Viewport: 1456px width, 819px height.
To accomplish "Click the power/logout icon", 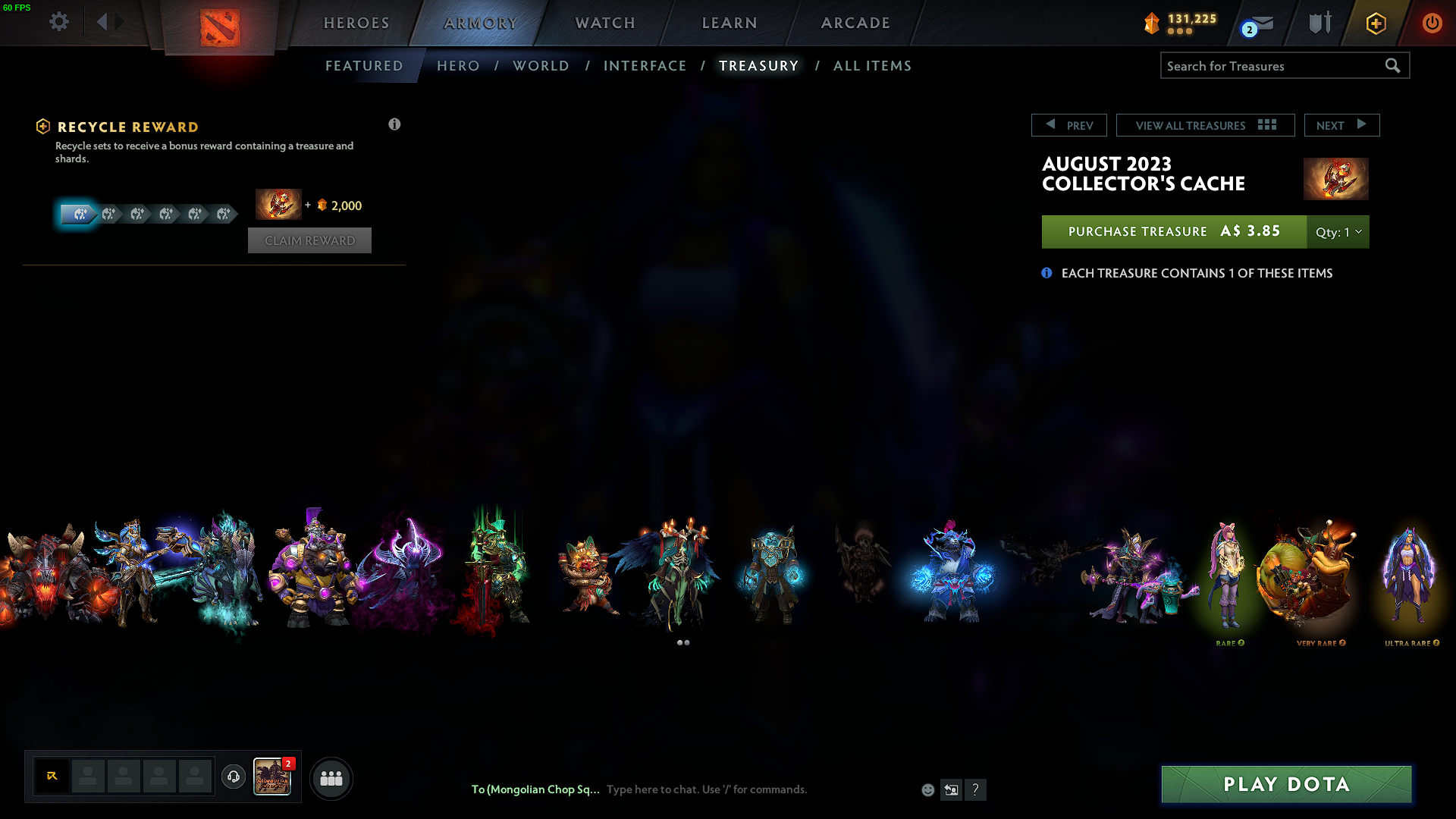I will [x=1432, y=23].
